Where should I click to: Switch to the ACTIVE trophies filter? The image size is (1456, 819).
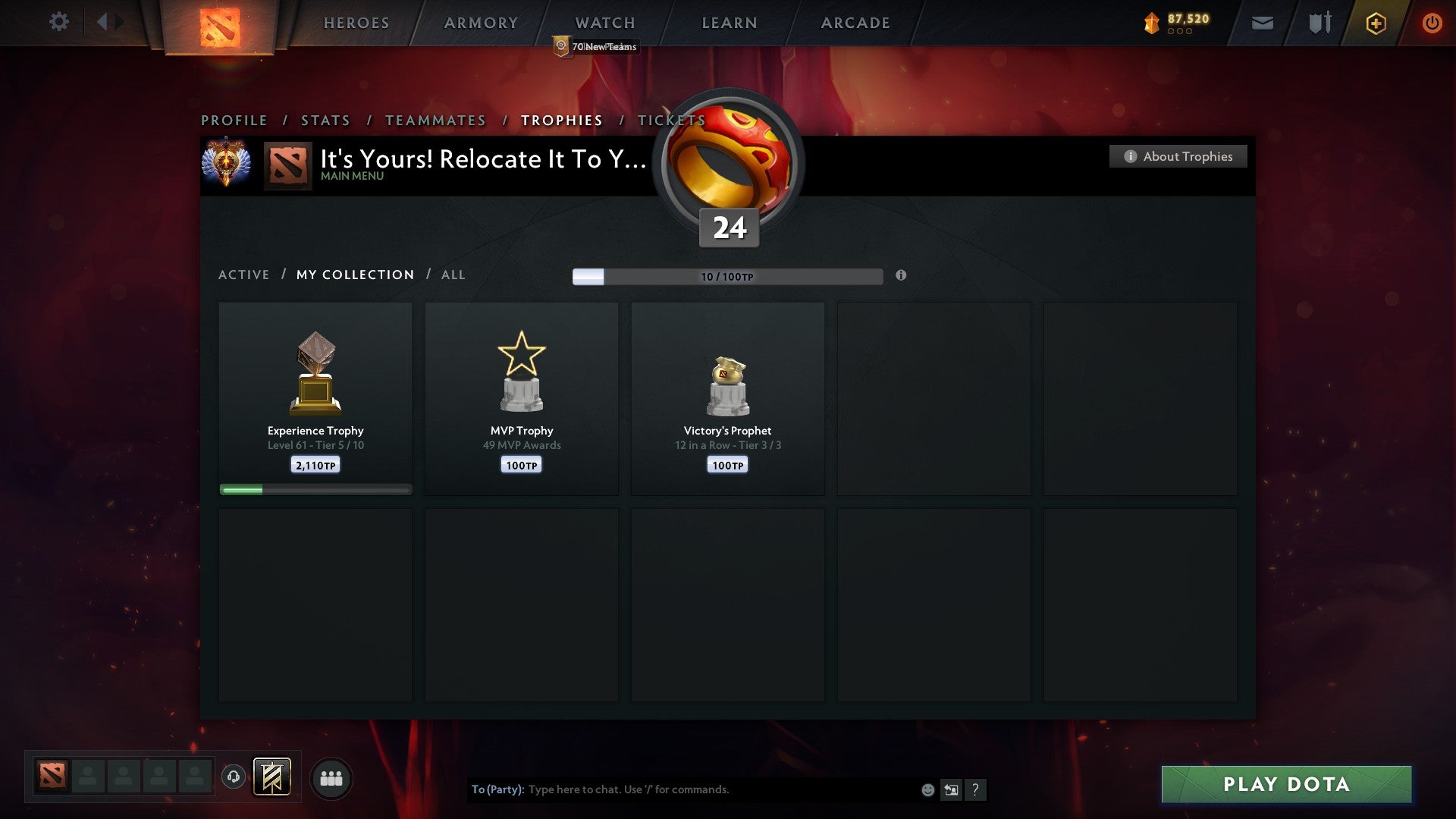(x=244, y=275)
